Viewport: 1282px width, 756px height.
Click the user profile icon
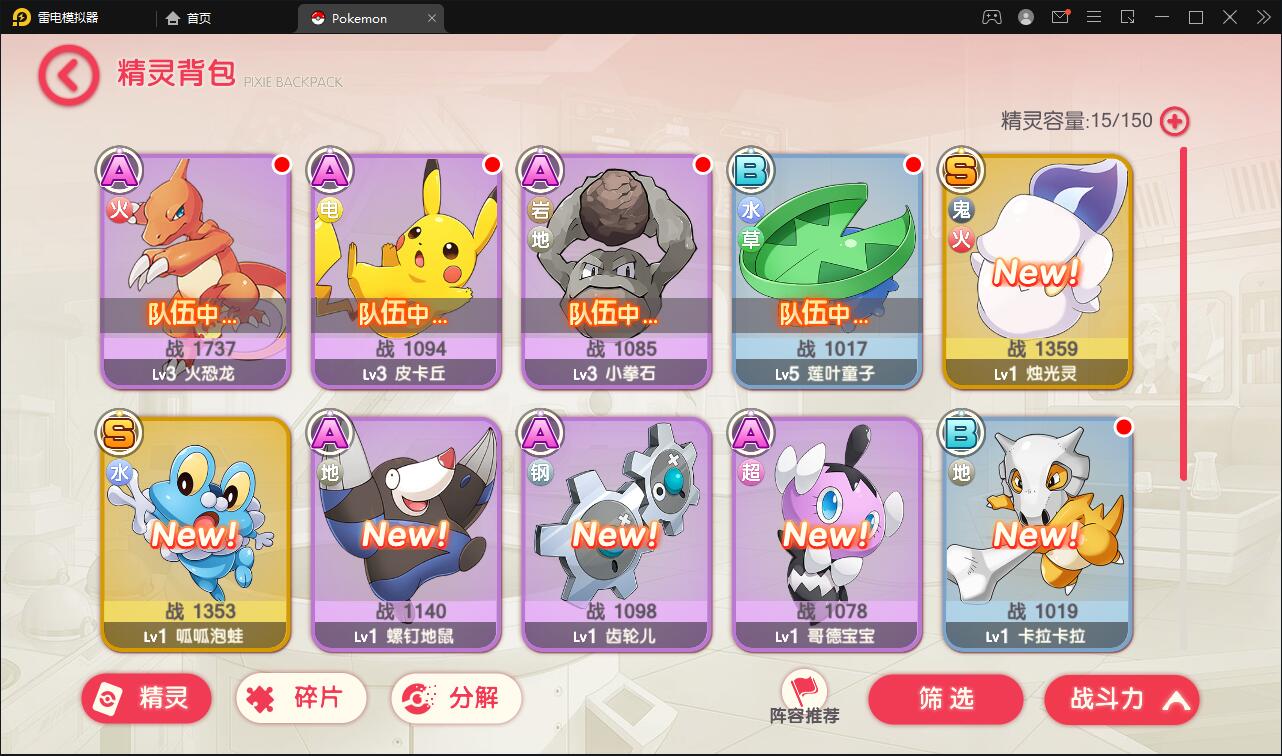pos(1025,17)
